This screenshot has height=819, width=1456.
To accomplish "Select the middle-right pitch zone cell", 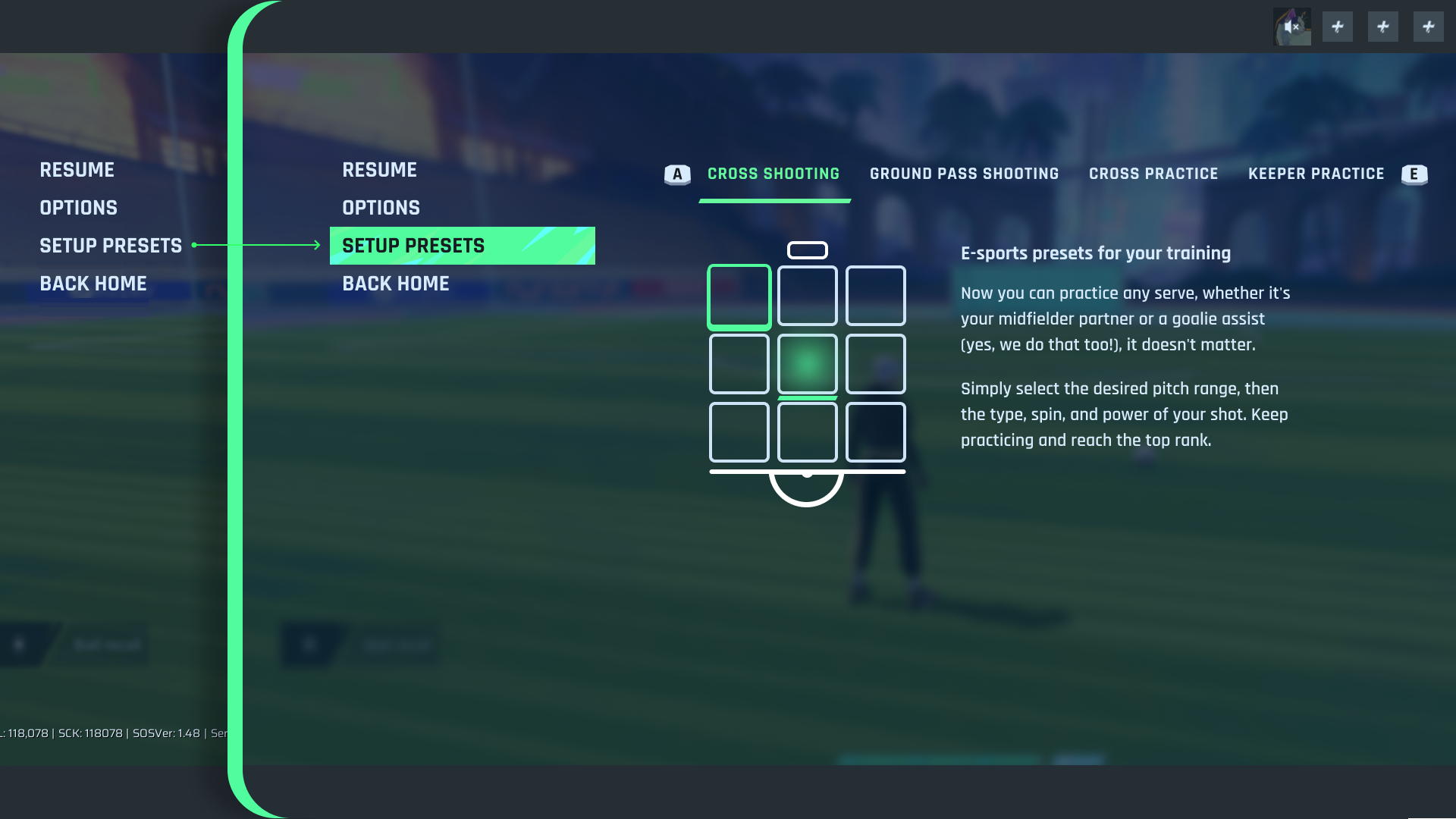I will point(875,364).
